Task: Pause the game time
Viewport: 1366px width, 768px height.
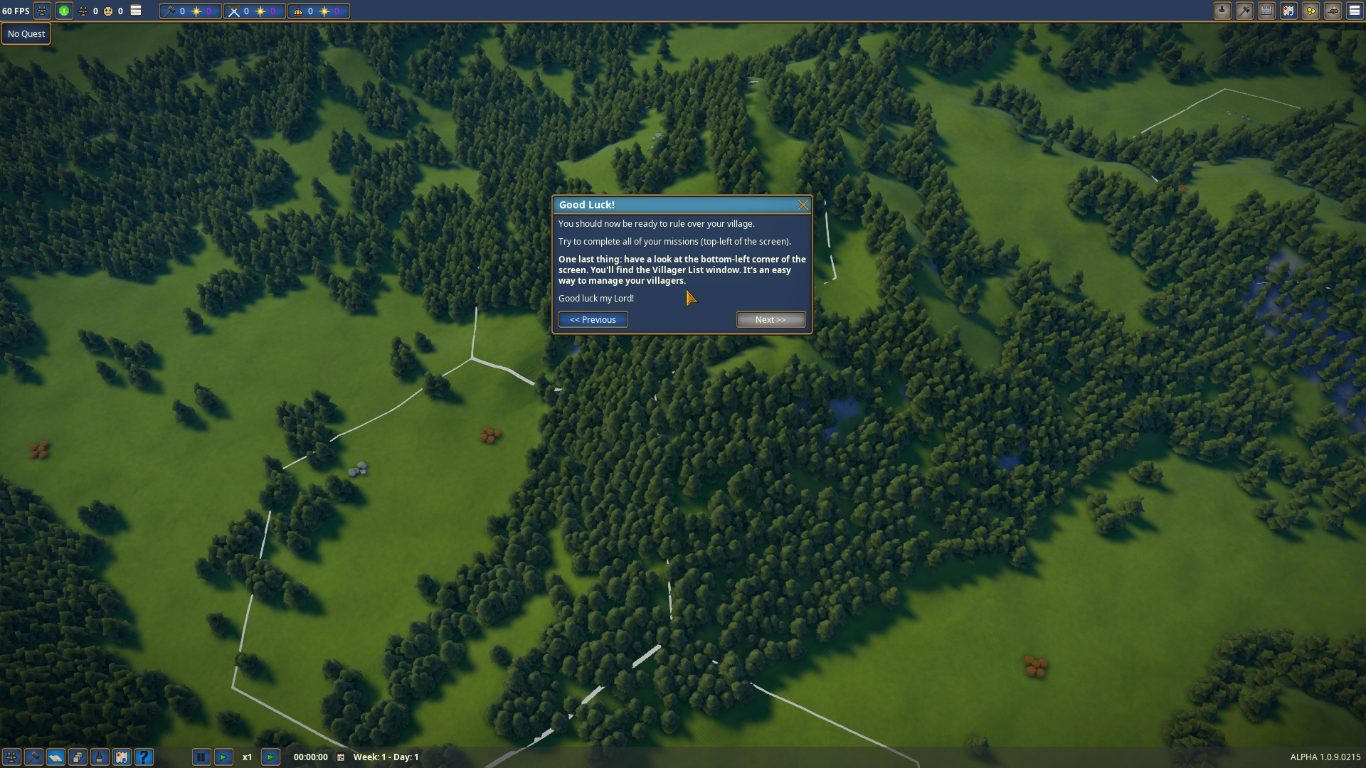Action: click(x=201, y=757)
